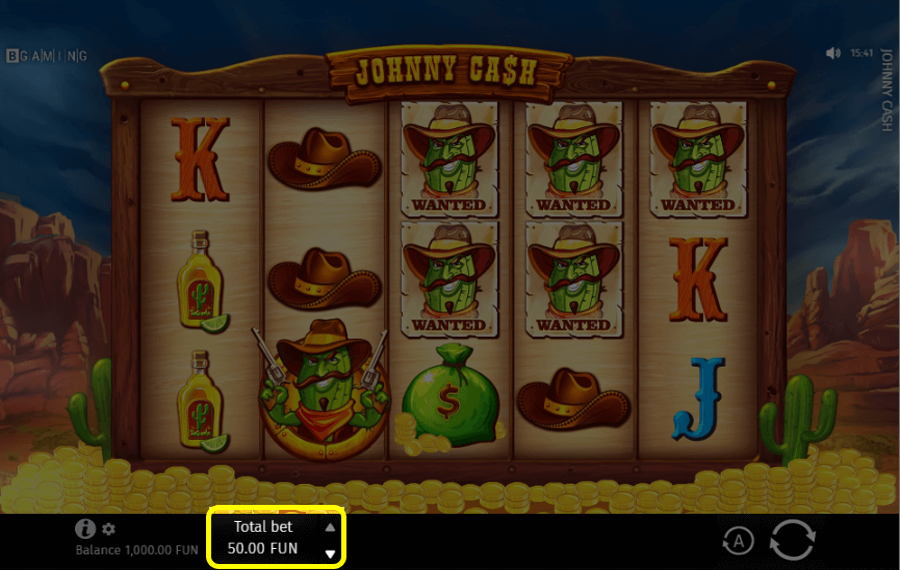Open settings with the gear icon
The height and width of the screenshot is (570, 900).
tap(108, 529)
